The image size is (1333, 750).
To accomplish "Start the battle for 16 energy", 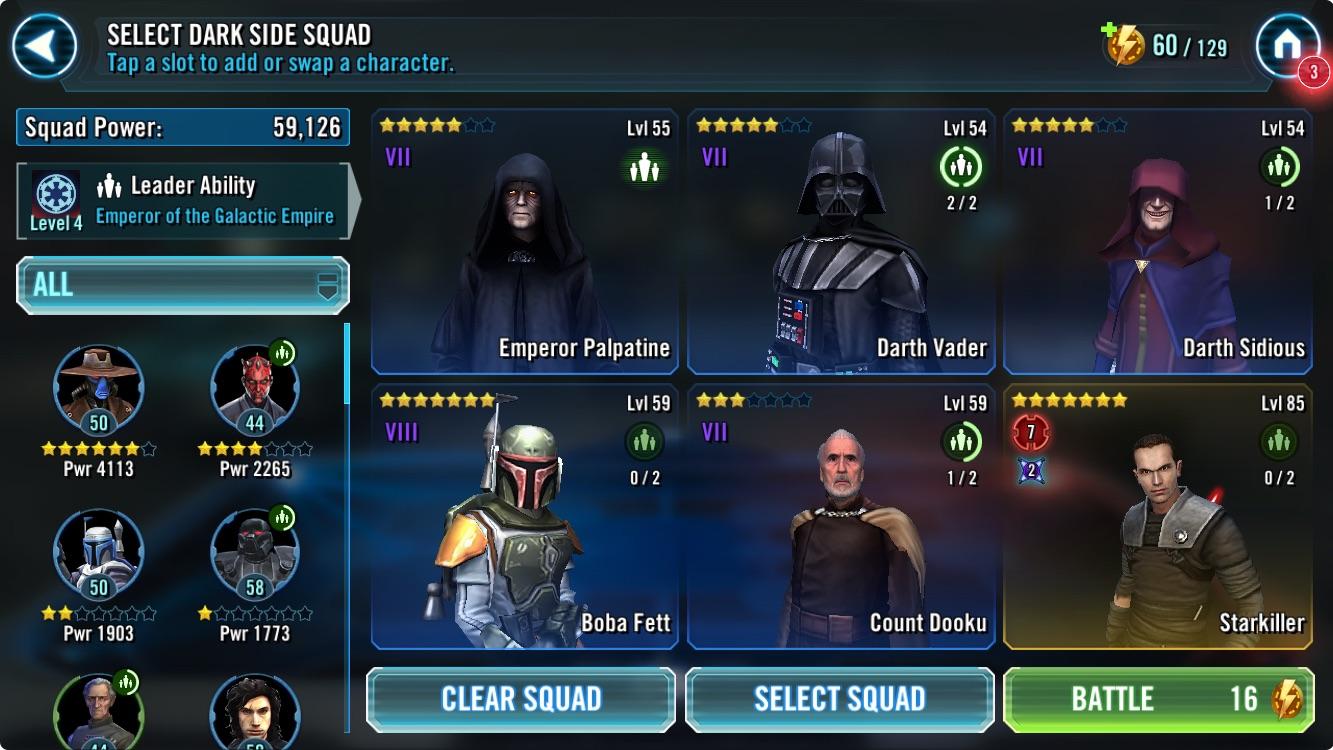I will tap(1157, 699).
